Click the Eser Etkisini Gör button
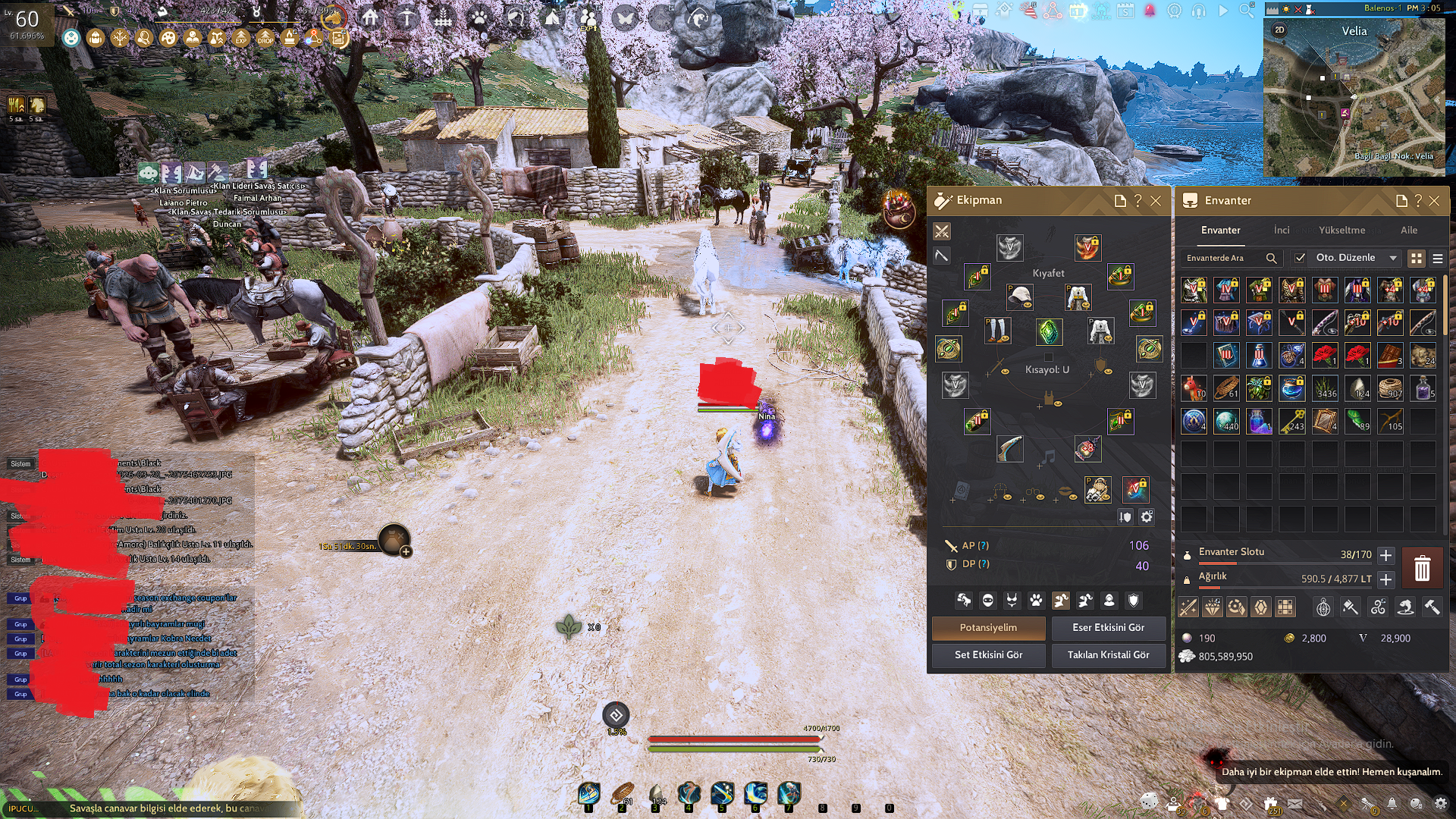 (x=1108, y=628)
